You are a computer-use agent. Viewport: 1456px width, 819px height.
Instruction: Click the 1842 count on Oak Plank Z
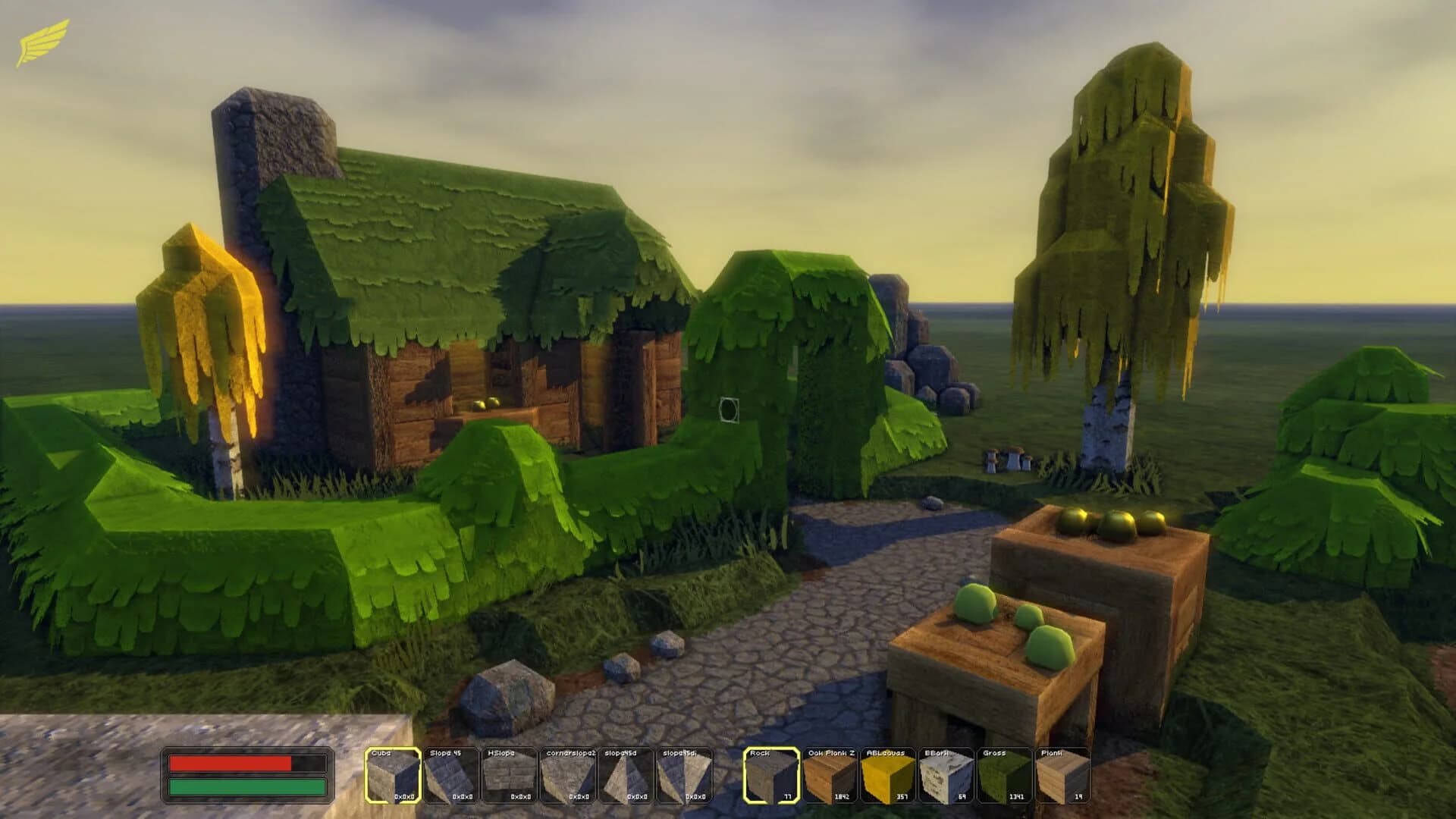point(841,797)
